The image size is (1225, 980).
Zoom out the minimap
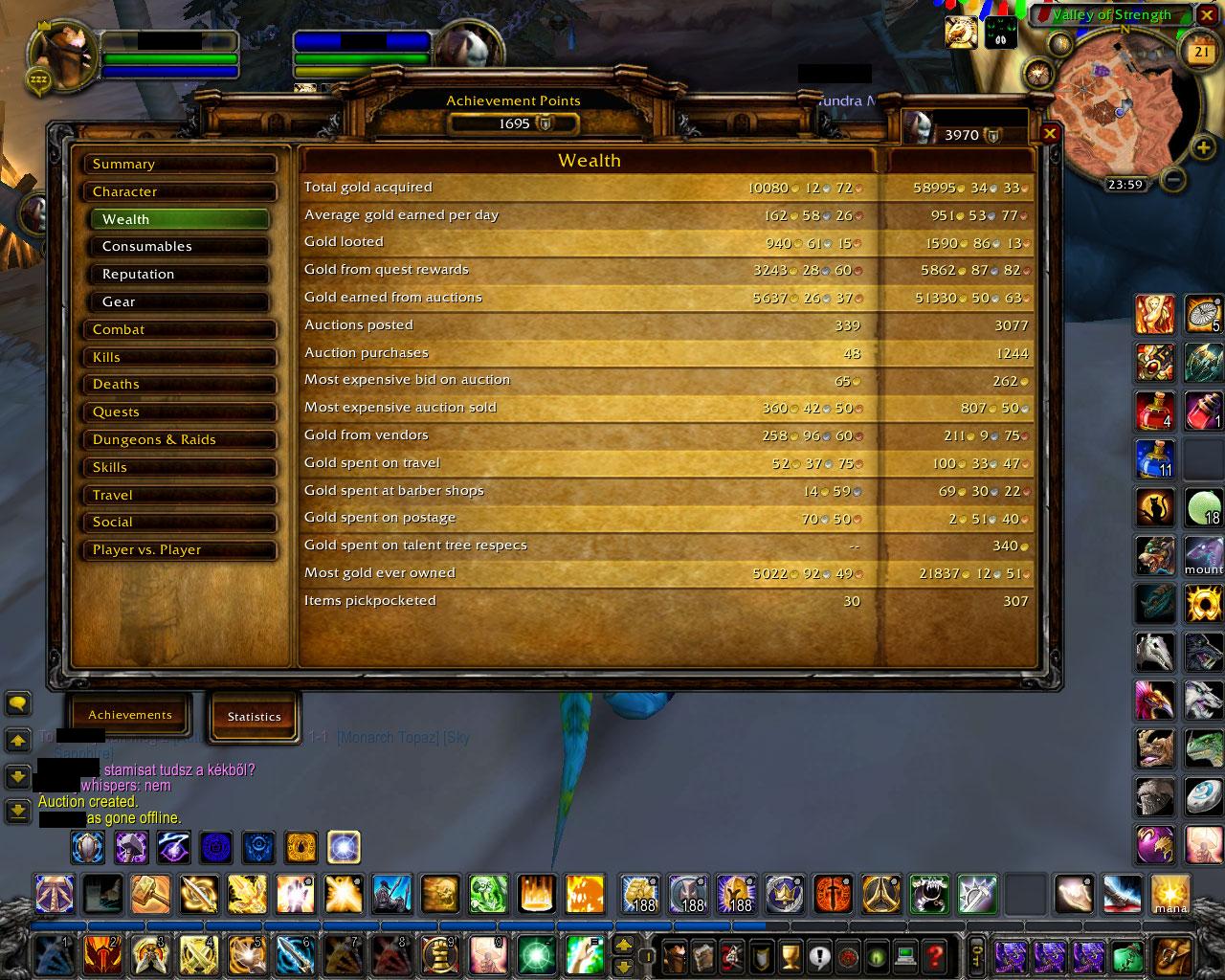click(1174, 179)
